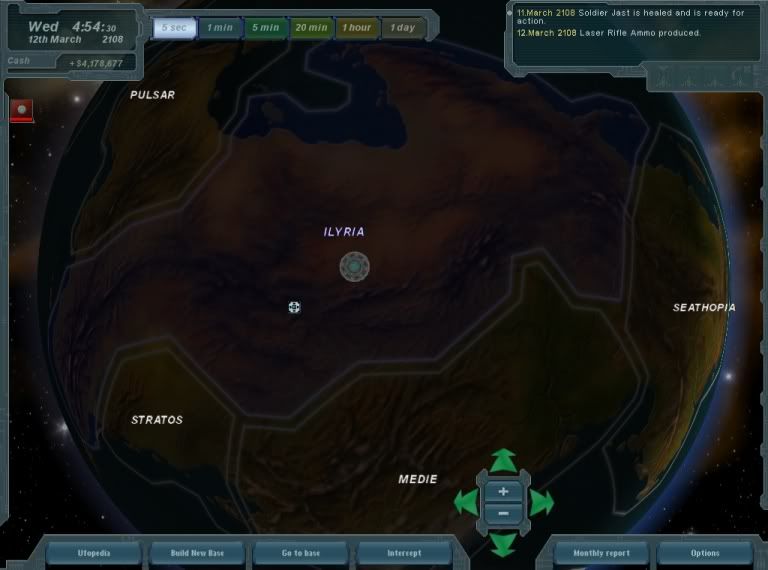
Task: Select the base marker in Ilyria
Action: [354, 267]
